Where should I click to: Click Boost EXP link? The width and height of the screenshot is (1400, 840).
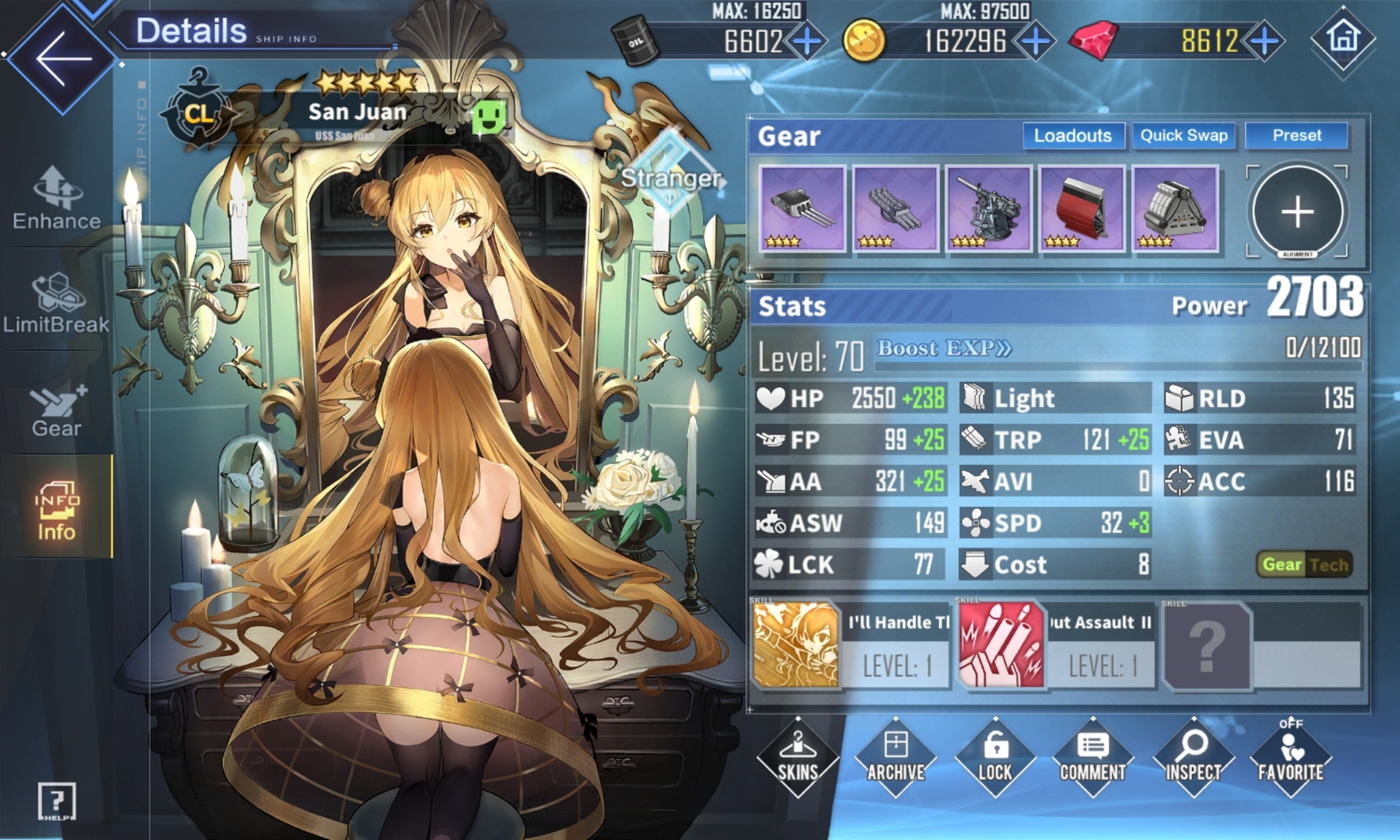[944, 349]
